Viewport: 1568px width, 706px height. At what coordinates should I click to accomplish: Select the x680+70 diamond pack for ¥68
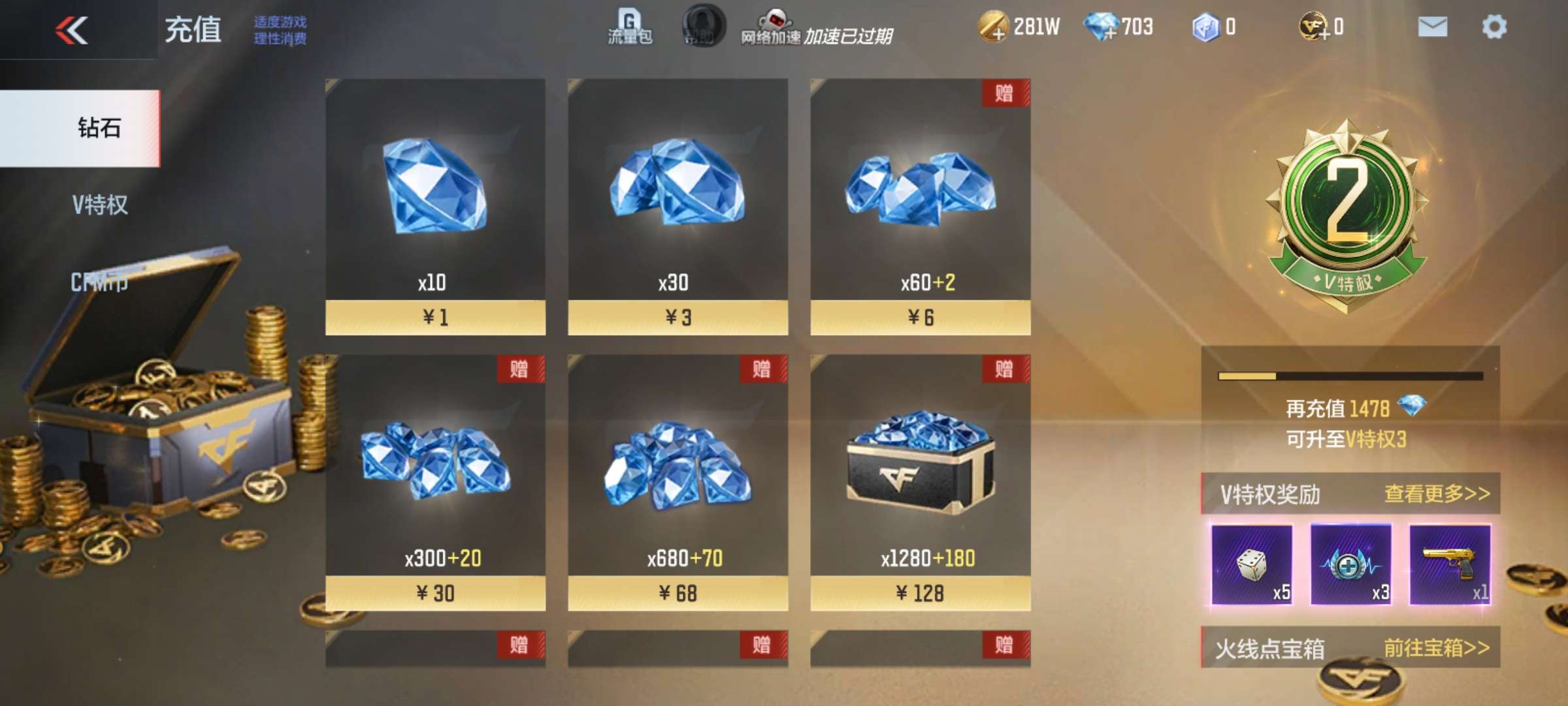tap(678, 593)
